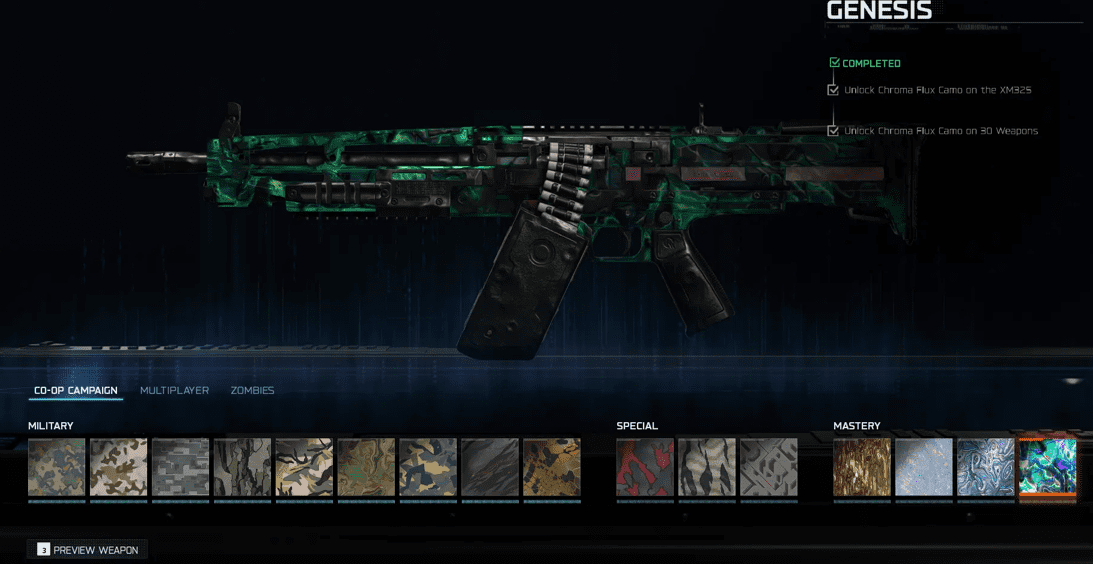Select the Co-Op Campaign tab
The width and height of the screenshot is (1093, 564).
pos(76,390)
